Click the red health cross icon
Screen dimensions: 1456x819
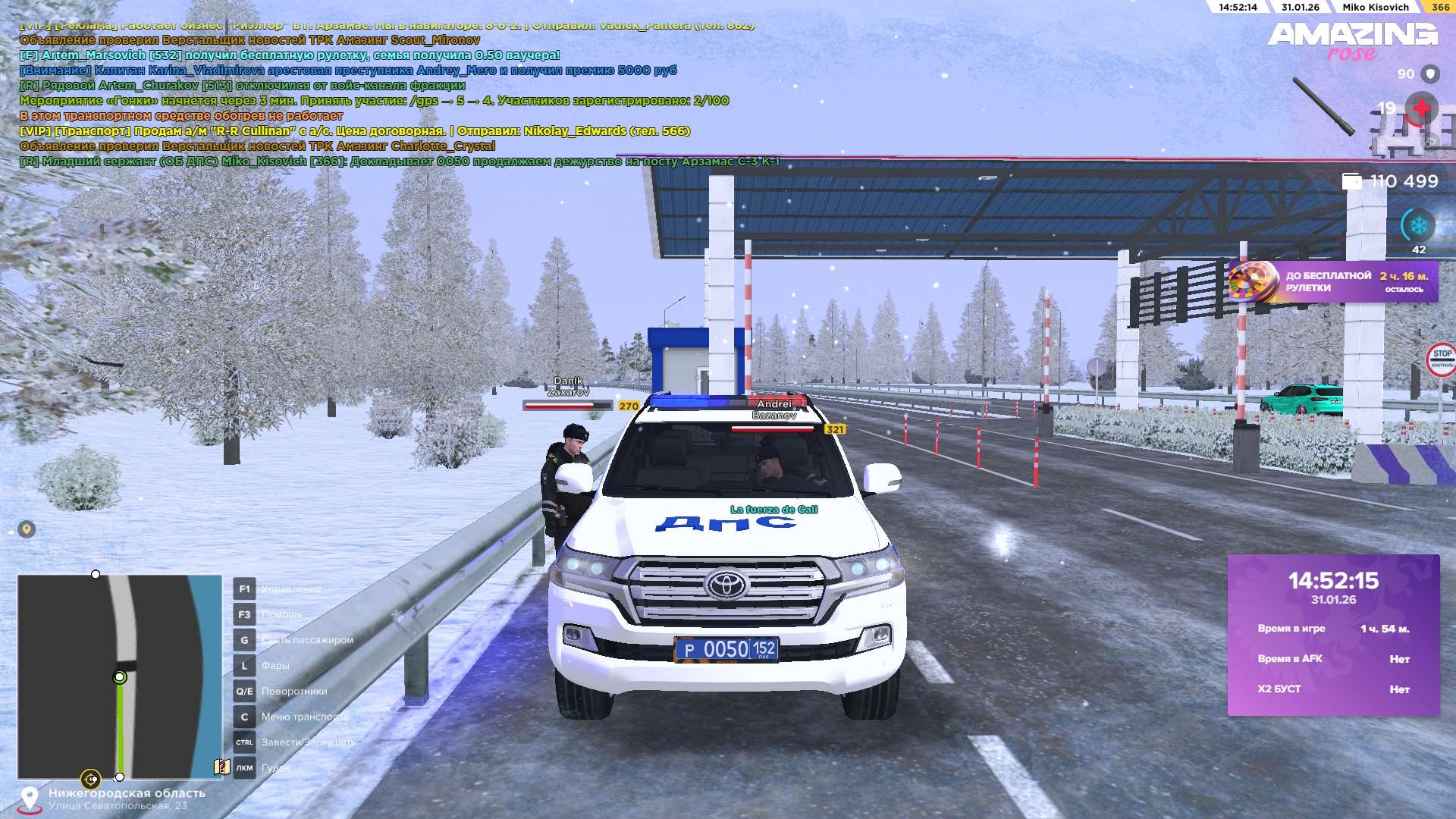[1421, 109]
